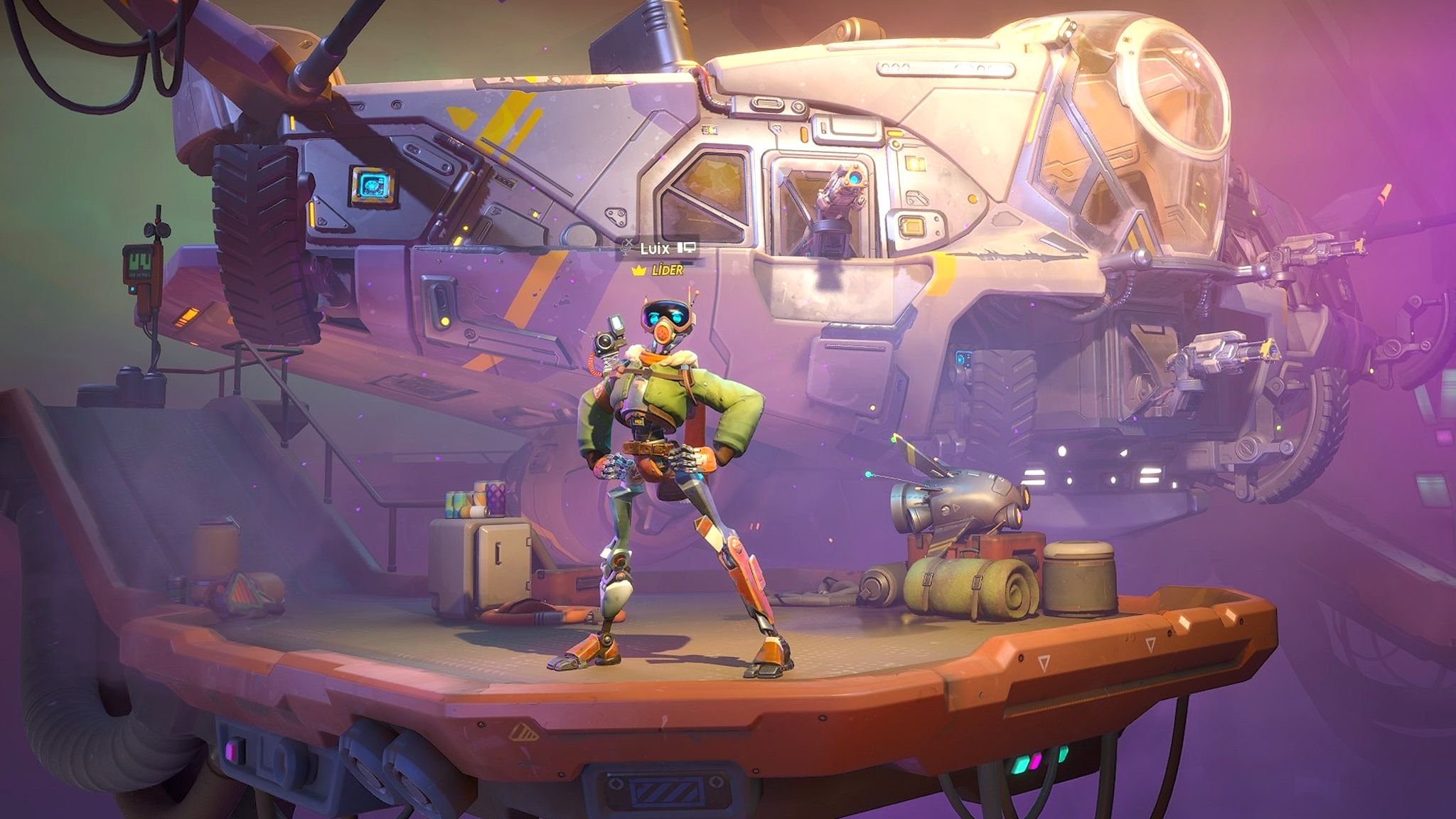Select the Luix player name tag
Screen dimensions: 1456x819
point(655,248)
